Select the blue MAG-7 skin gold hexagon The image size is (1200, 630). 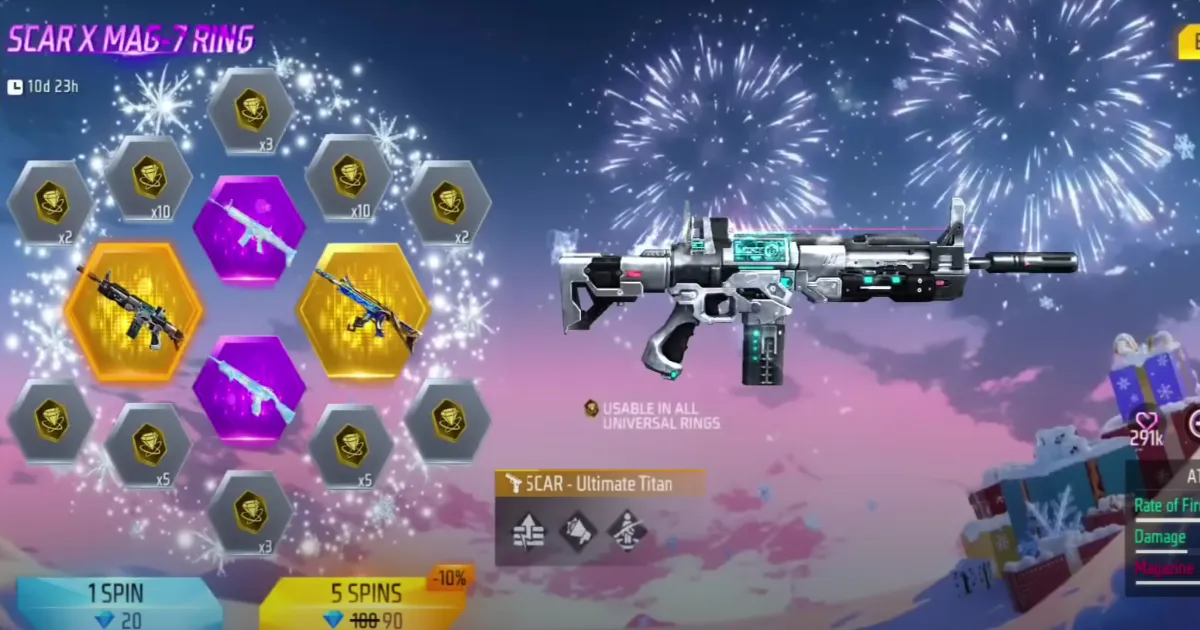click(x=364, y=311)
